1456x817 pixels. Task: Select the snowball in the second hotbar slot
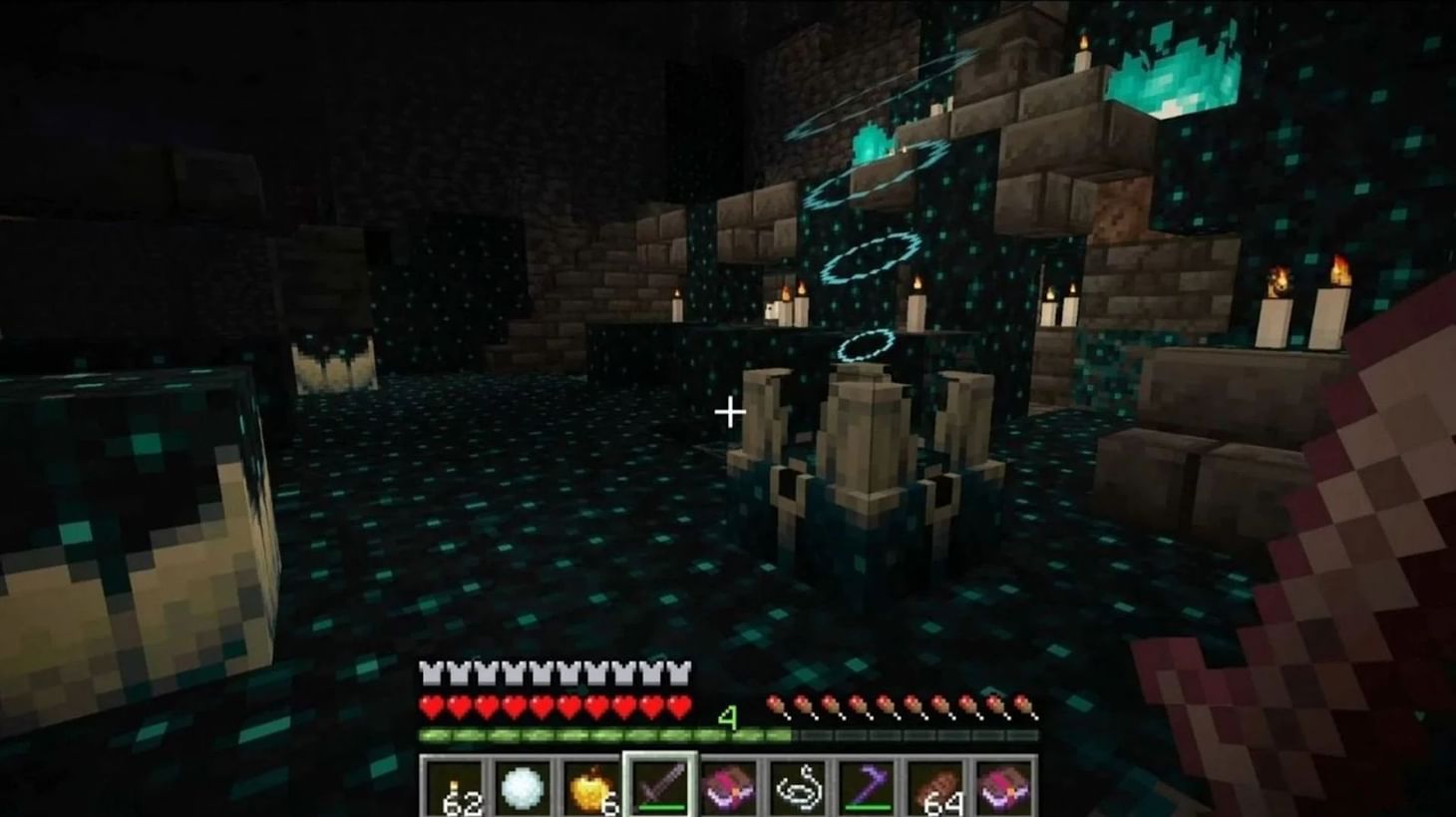coord(521,788)
